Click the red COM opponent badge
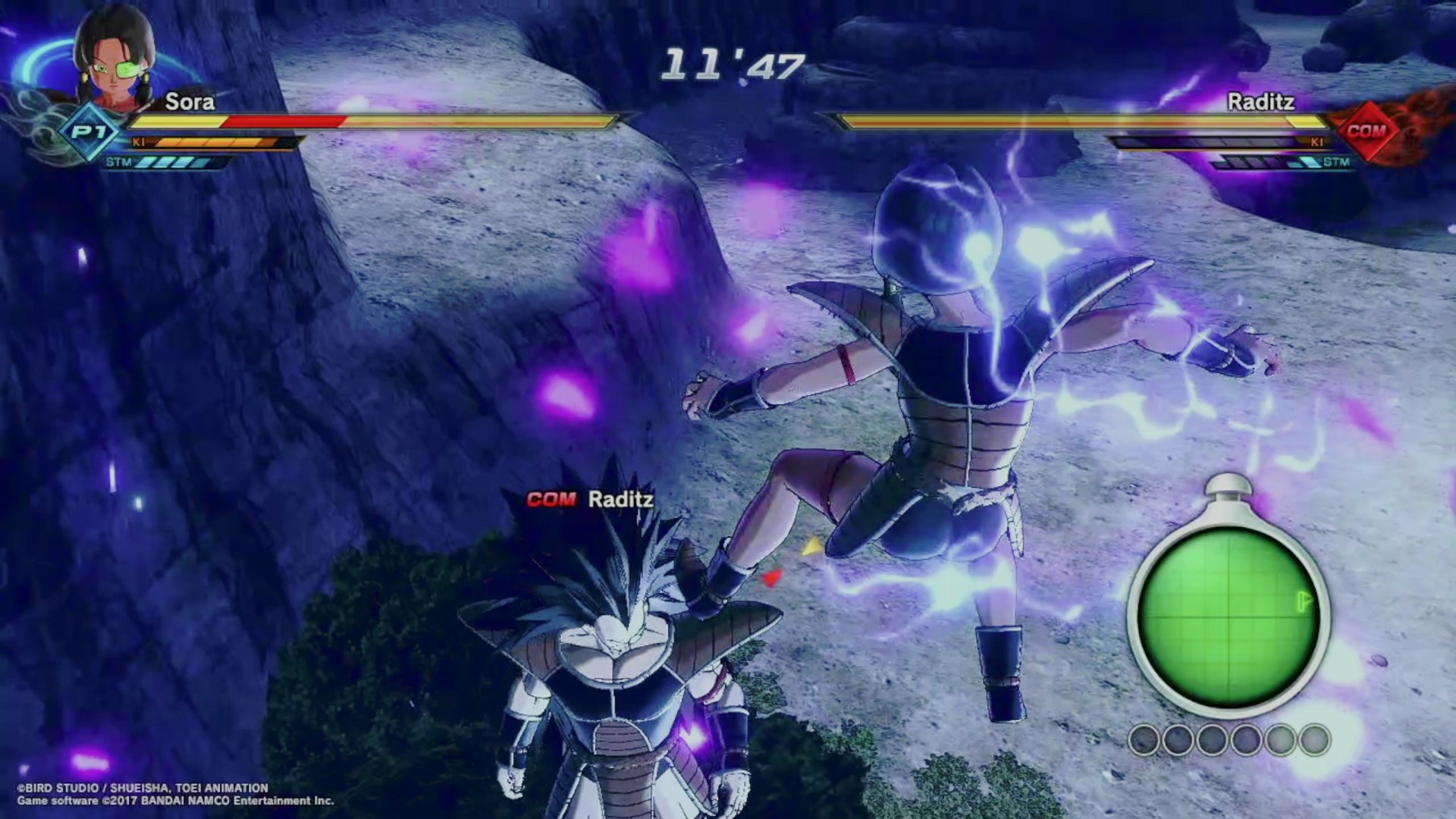The image size is (1456, 819). [1366, 131]
